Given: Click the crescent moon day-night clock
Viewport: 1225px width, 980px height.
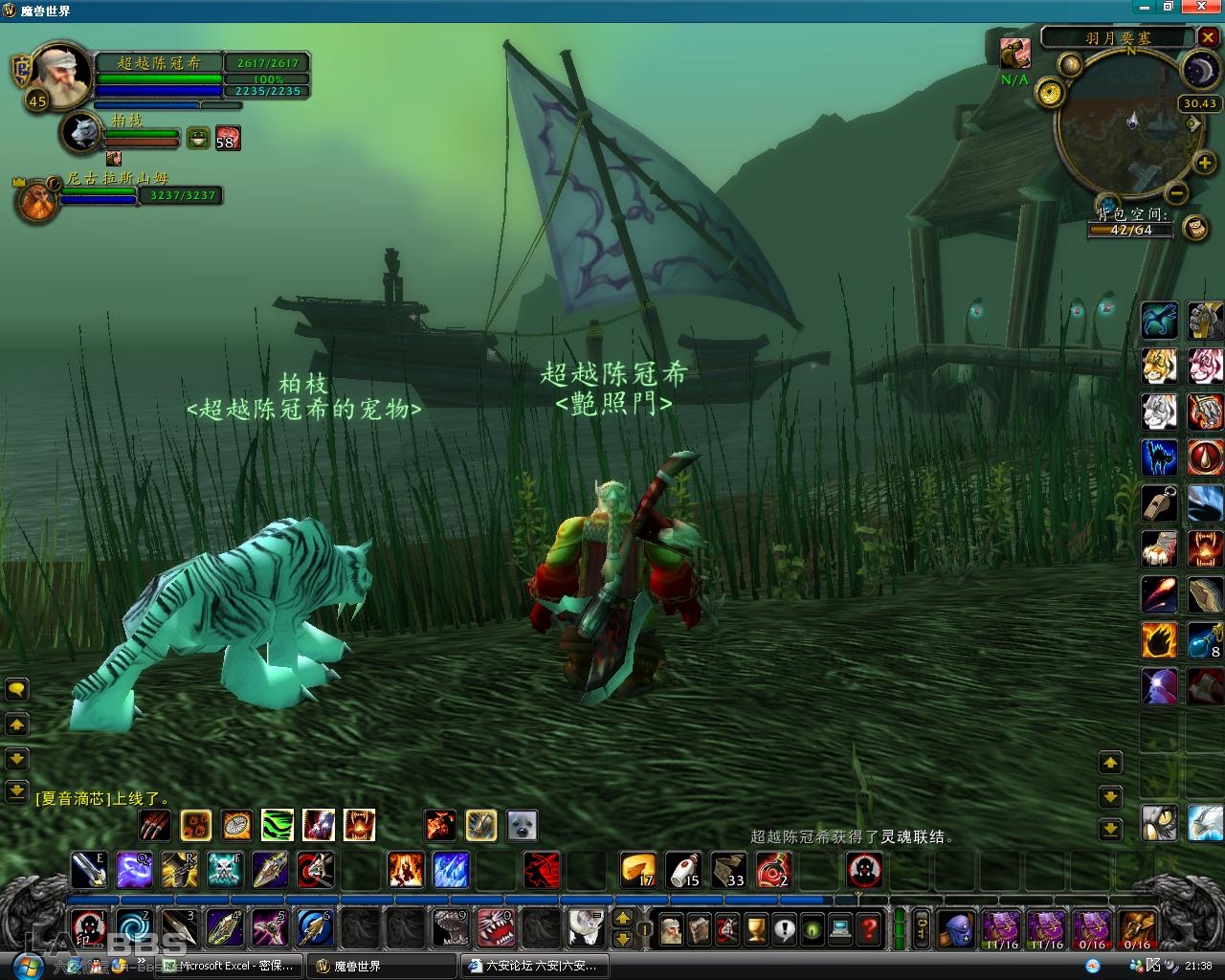Looking at the screenshot, I should coord(1197,70).
